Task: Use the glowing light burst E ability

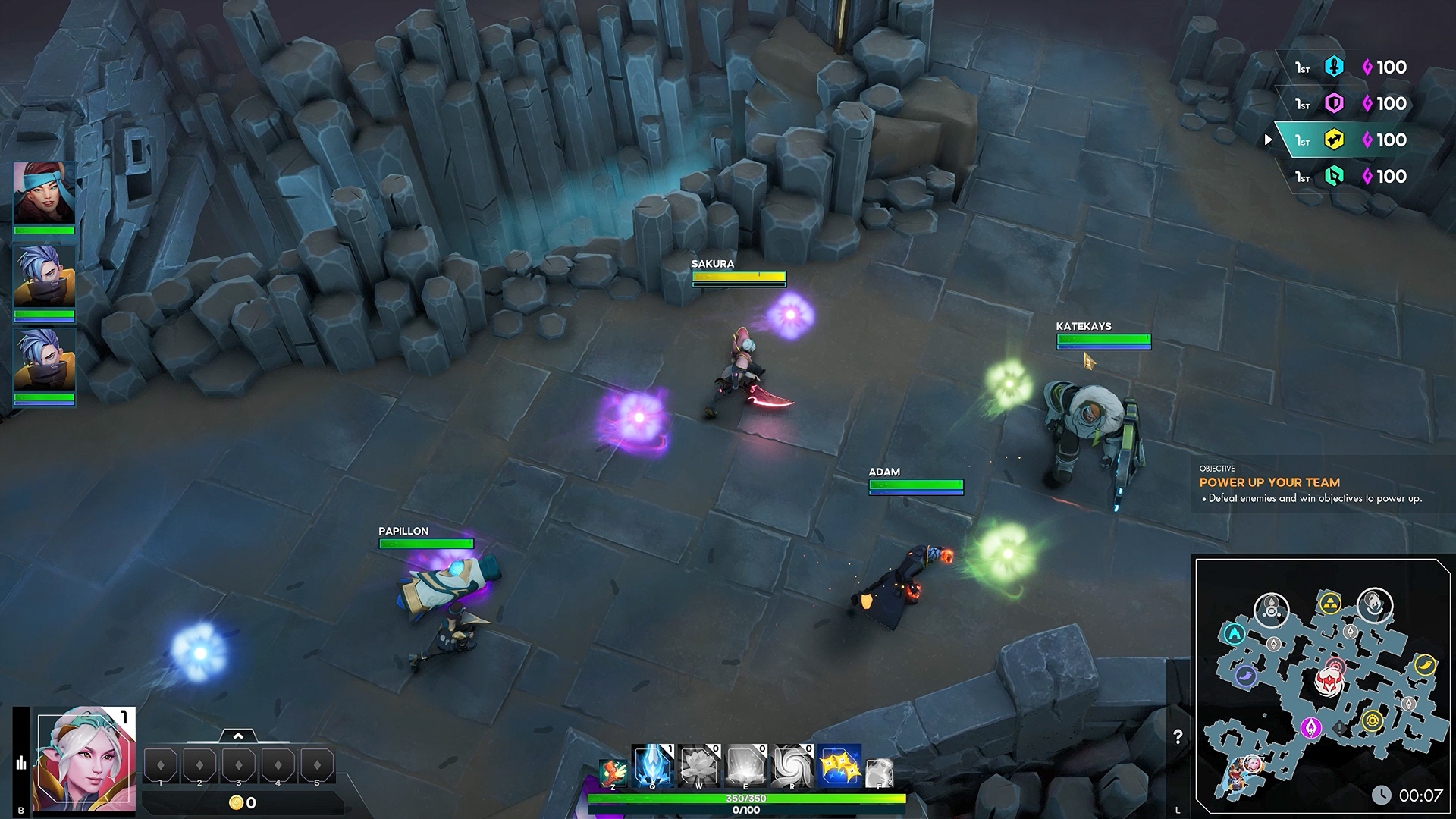Action: (x=745, y=764)
